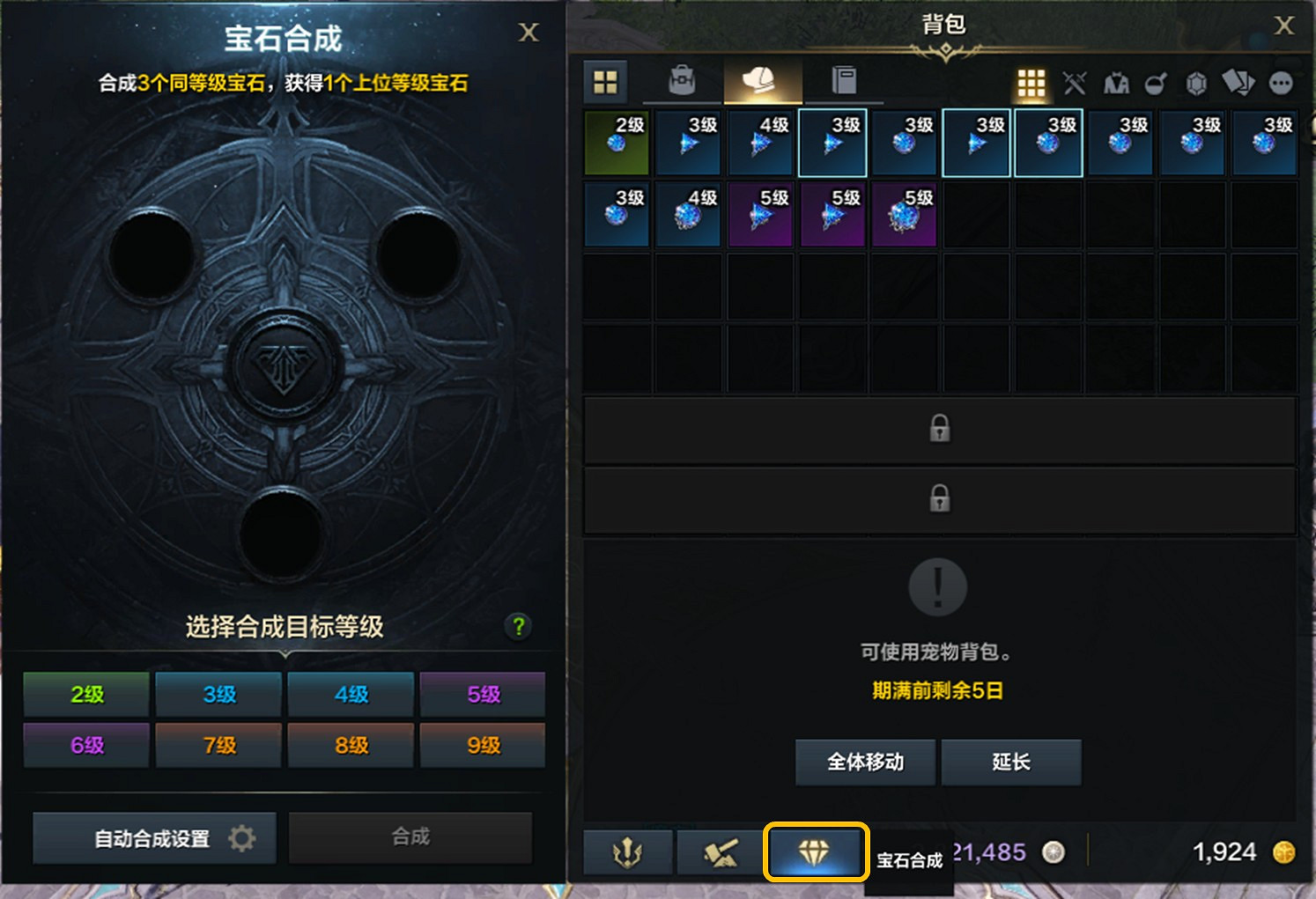Select 6级 as synthesis target level
The image size is (1316, 899).
[x=85, y=745]
